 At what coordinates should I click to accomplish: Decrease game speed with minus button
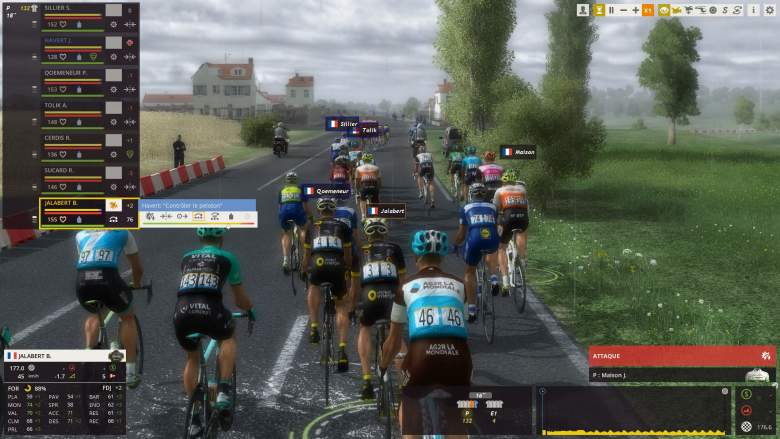point(623,9)
